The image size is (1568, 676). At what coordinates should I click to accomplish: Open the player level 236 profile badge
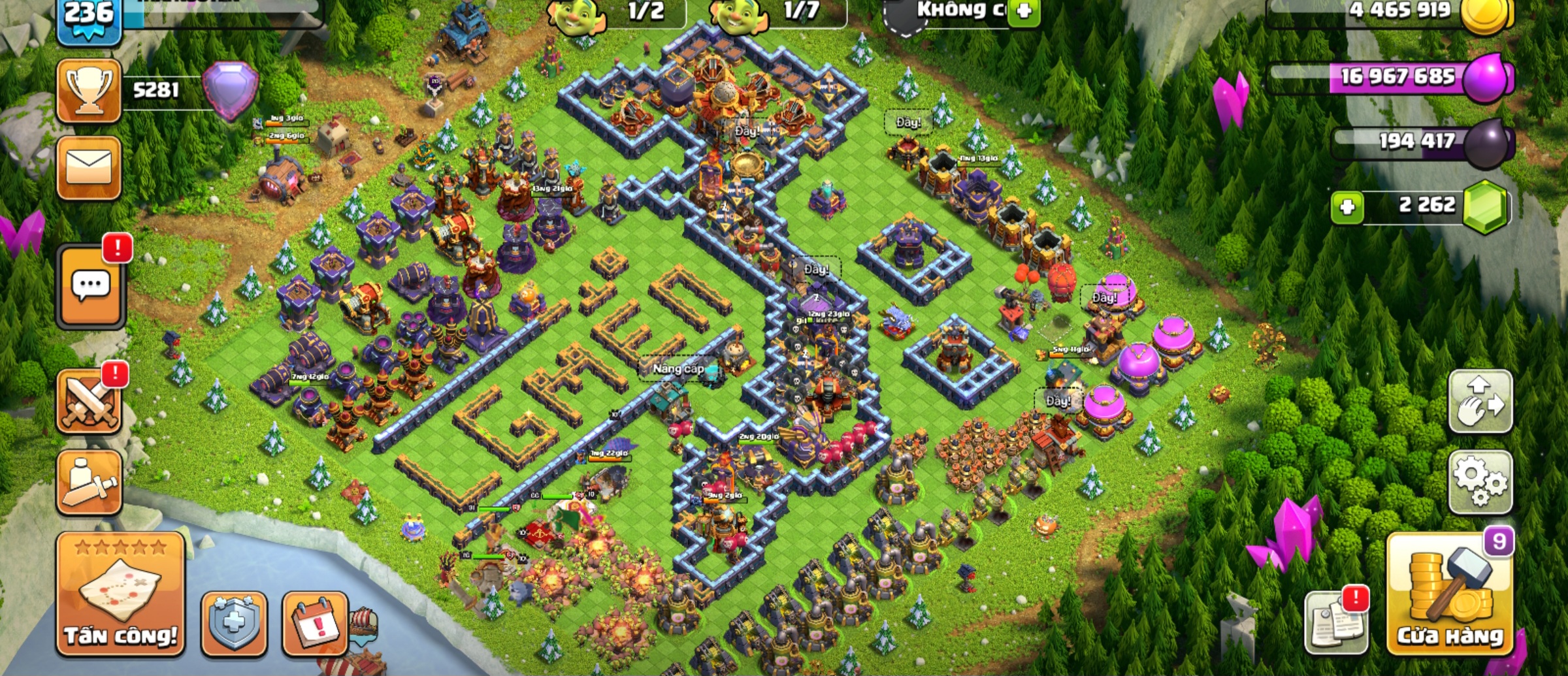[x=89, y=20]
